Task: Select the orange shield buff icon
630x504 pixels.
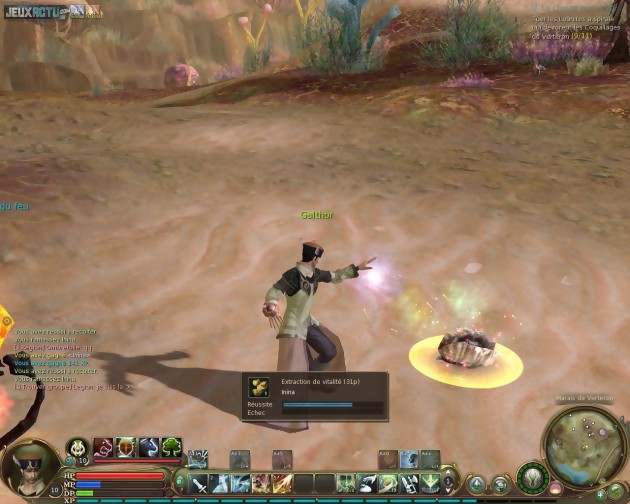Action: pos(125,447)
